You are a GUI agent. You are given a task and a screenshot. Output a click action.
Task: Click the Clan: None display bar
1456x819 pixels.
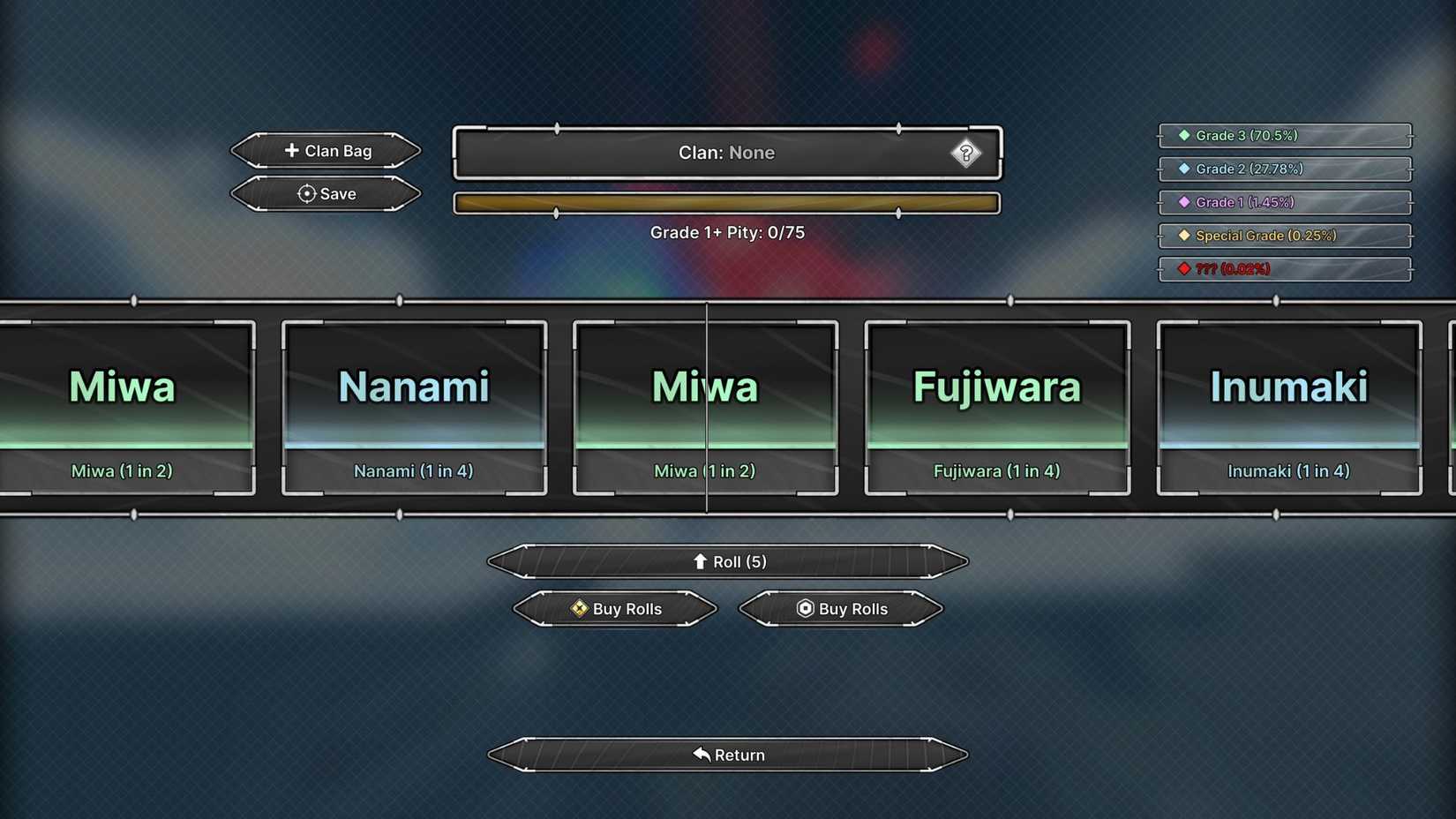[727, 153]
